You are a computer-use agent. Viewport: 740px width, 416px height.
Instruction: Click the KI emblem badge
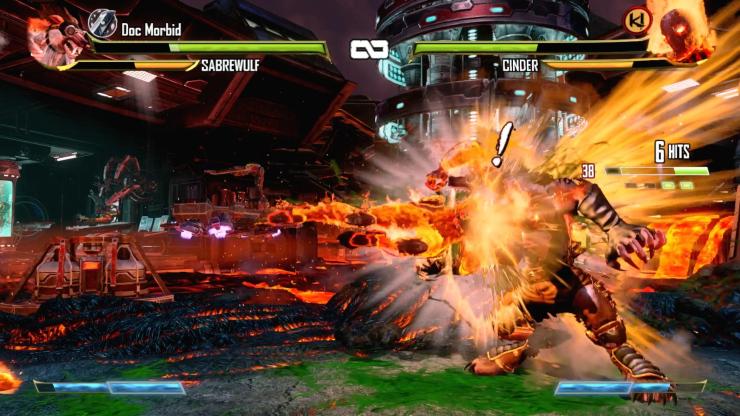click(635, 20)
